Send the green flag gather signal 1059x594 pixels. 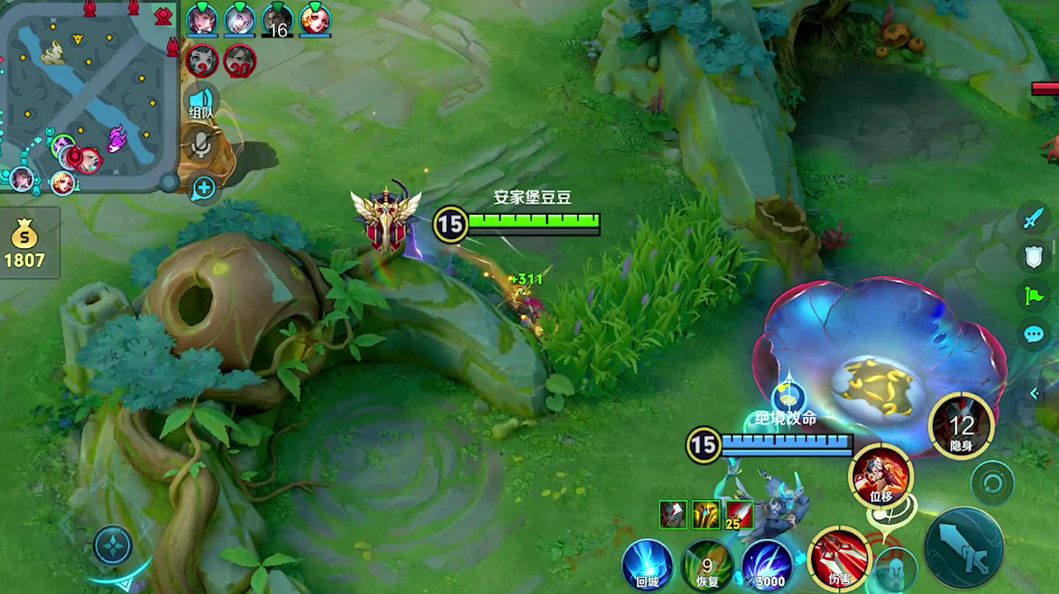tap(1032, 295)
